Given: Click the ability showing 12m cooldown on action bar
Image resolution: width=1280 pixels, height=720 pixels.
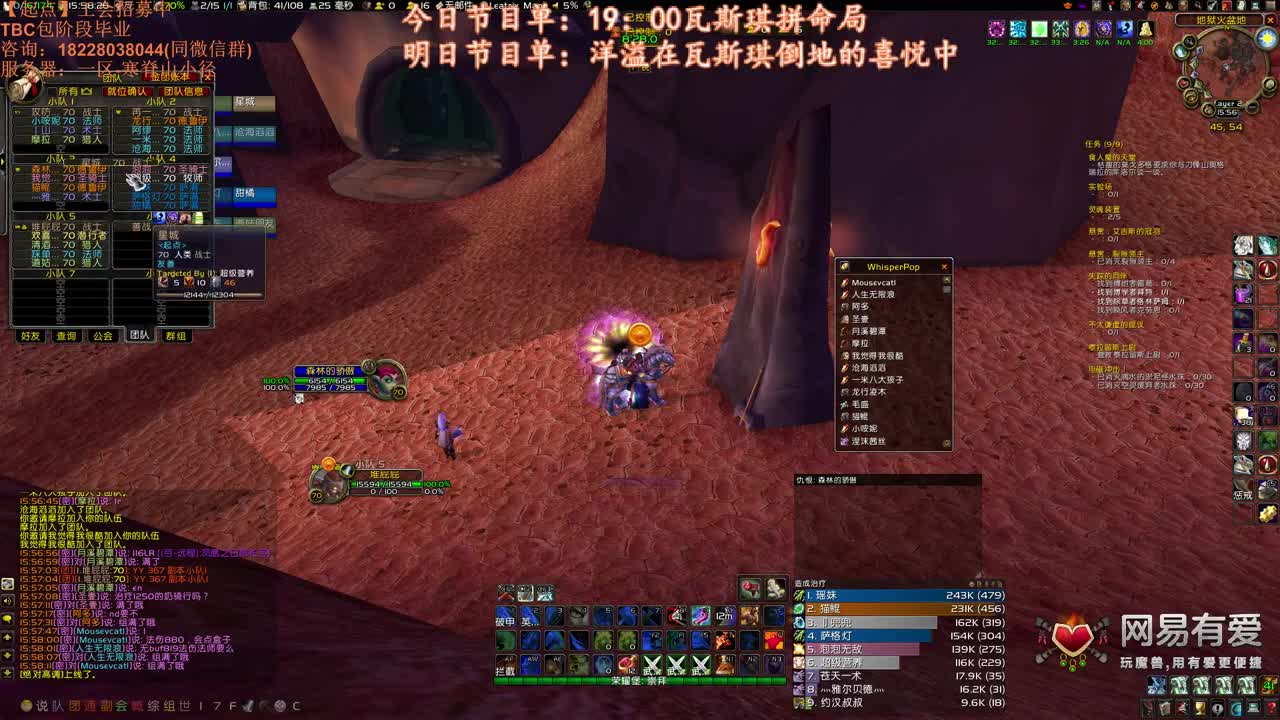Looking at the screenshot, I should 723,615.
